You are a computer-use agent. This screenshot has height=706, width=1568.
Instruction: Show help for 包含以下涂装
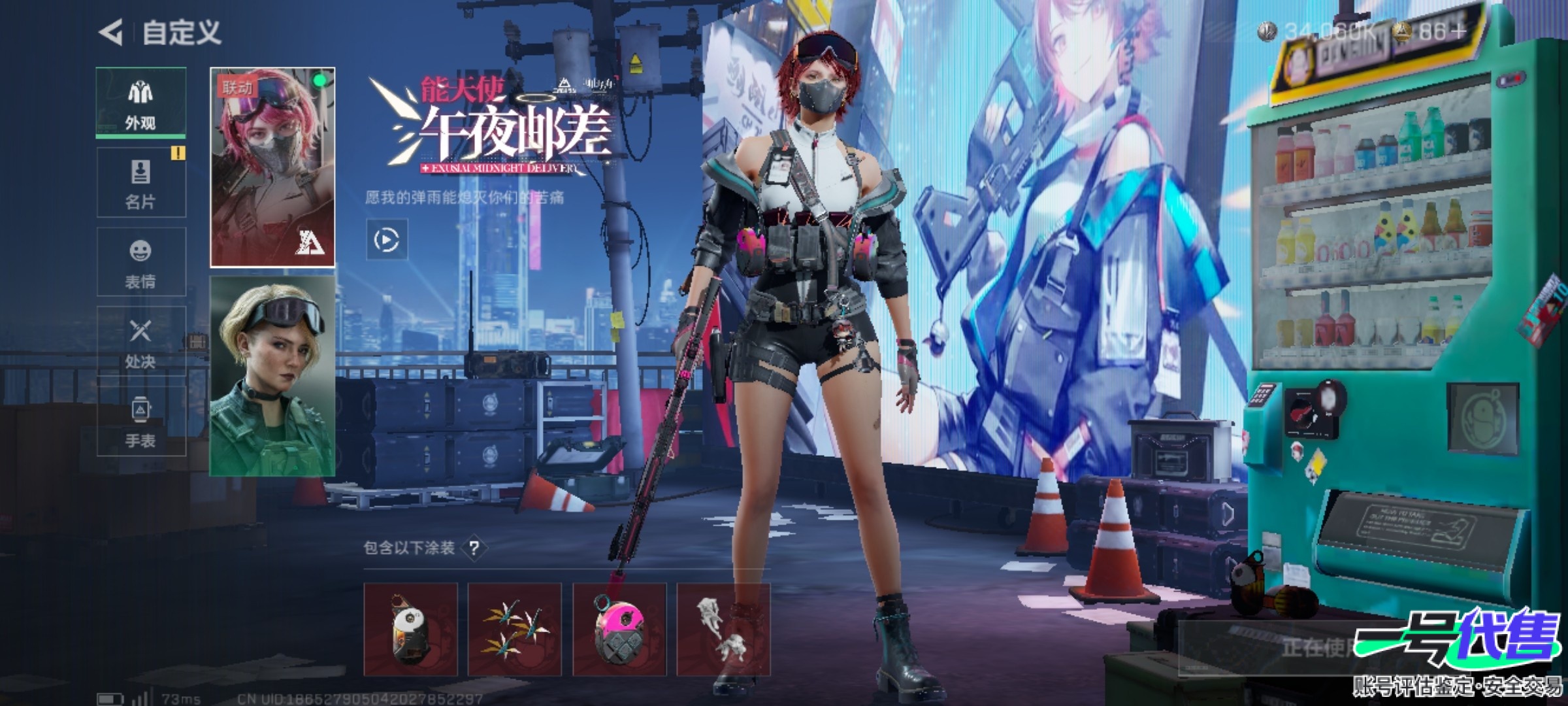point(474,548)
